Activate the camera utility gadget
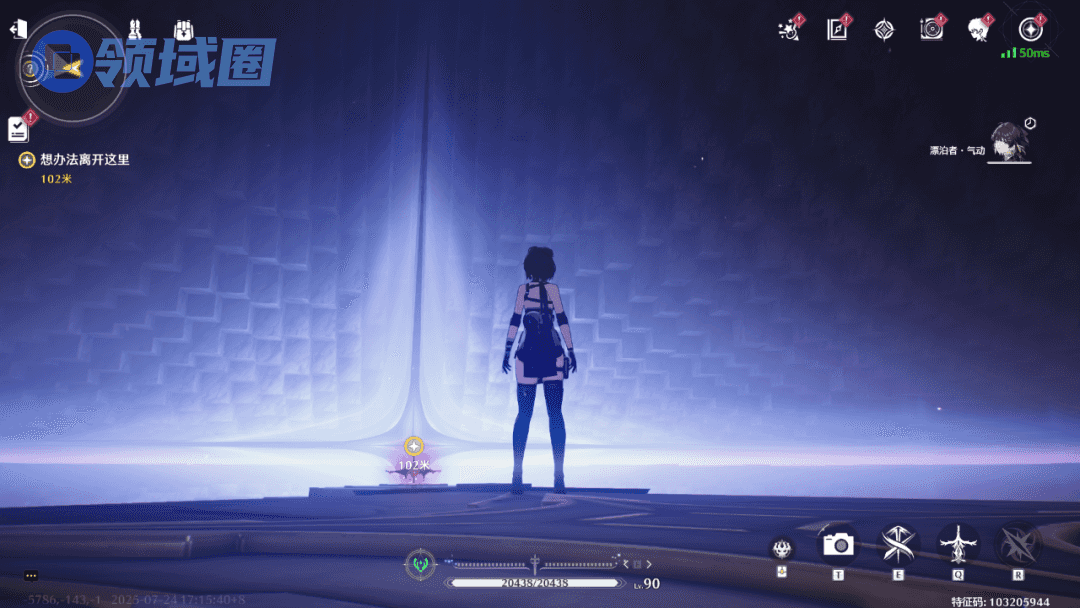This screenshot has width=1080, height=608. [838, 543]
